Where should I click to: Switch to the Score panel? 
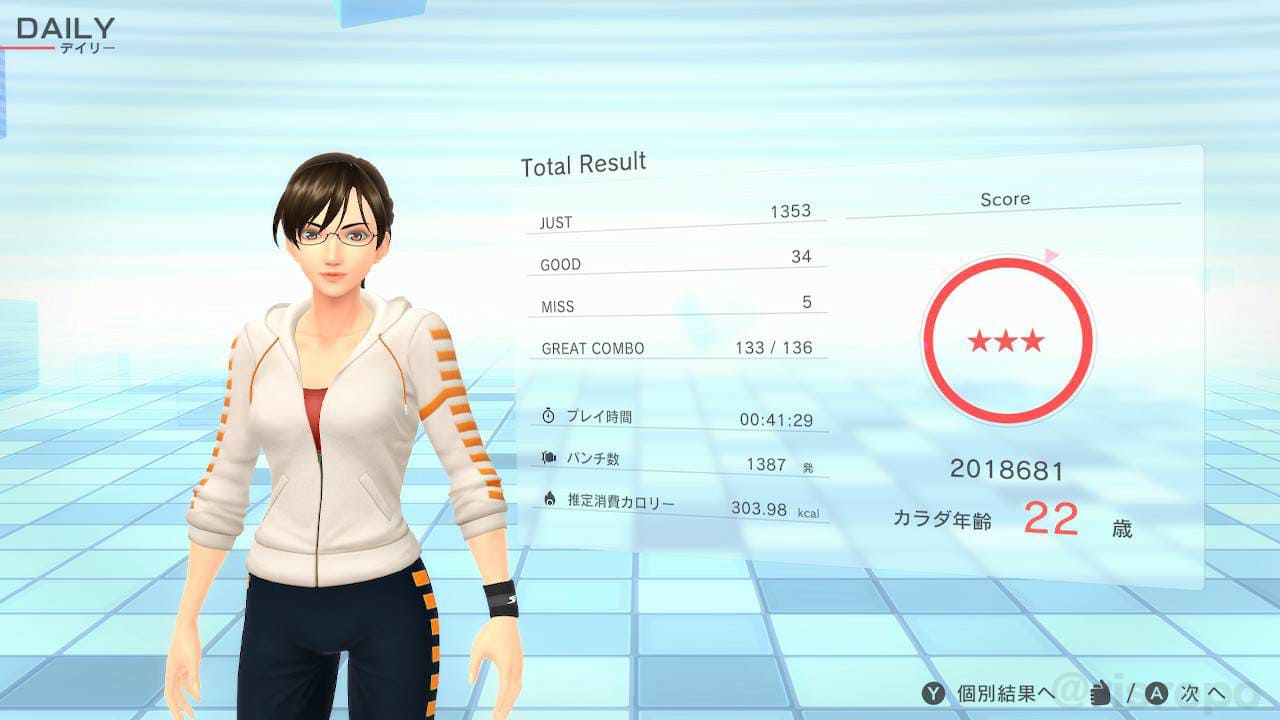click(1005, 199)
